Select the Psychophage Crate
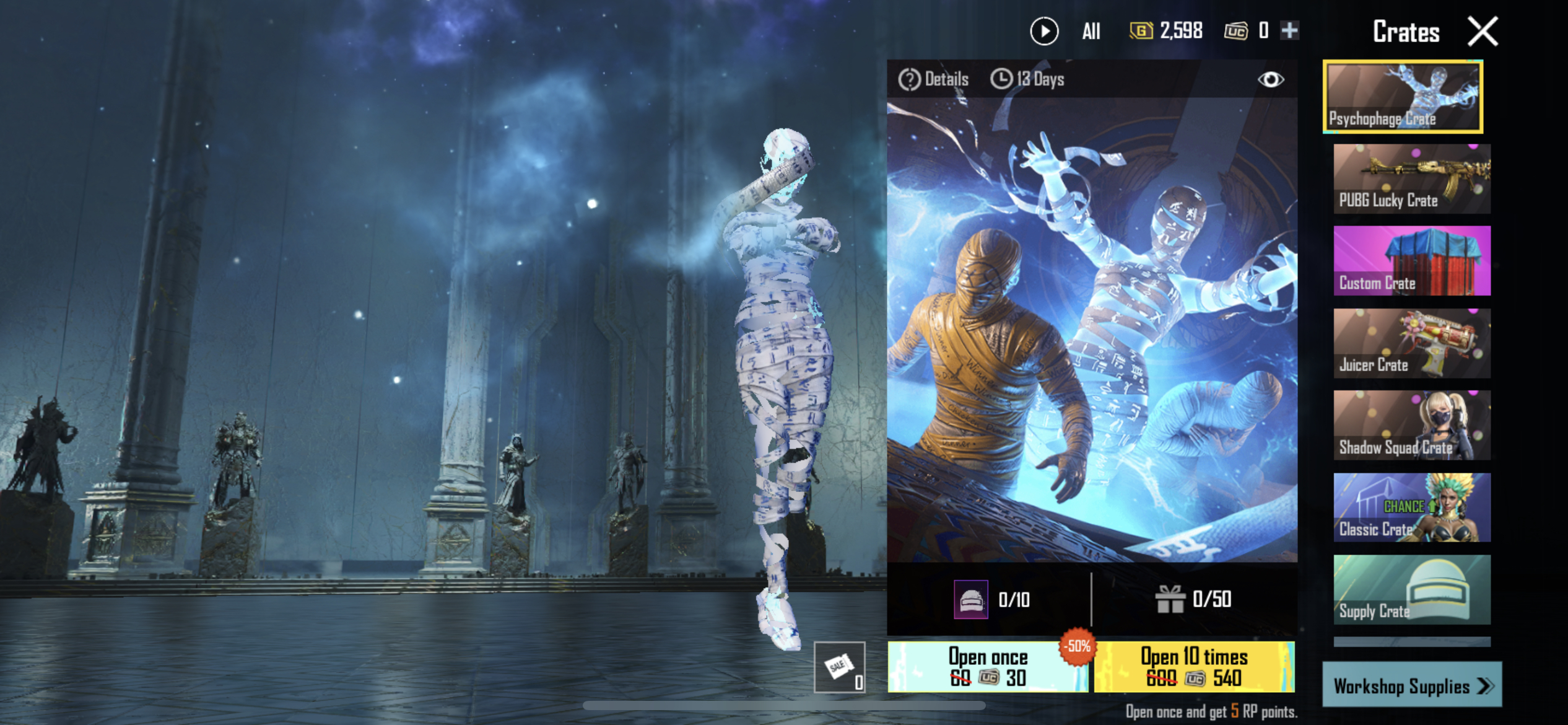This screenshot has width=1568, height=725. point(1403,97)
